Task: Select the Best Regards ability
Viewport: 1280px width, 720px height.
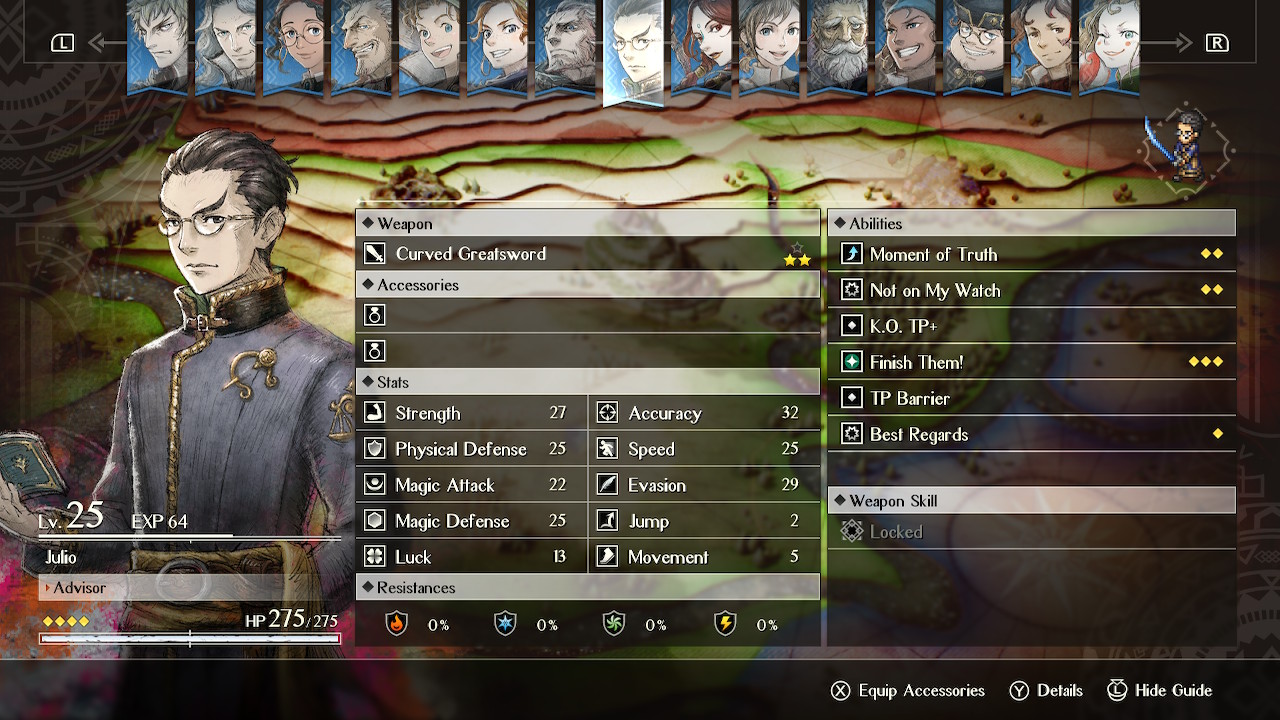Action: (x=1031, y=434)
